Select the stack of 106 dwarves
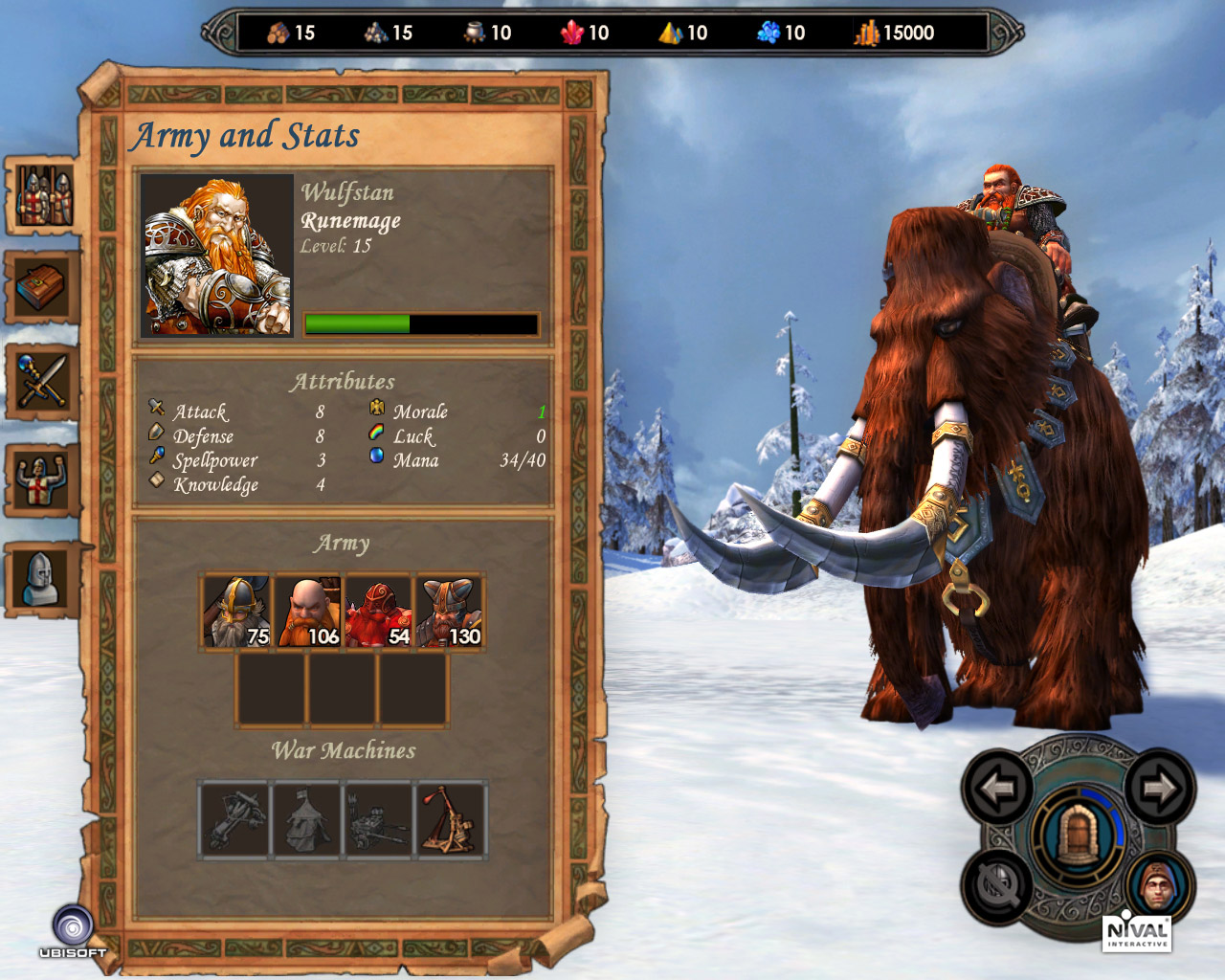This screenshot has height=980, width=1225. [x=307, y=610]
